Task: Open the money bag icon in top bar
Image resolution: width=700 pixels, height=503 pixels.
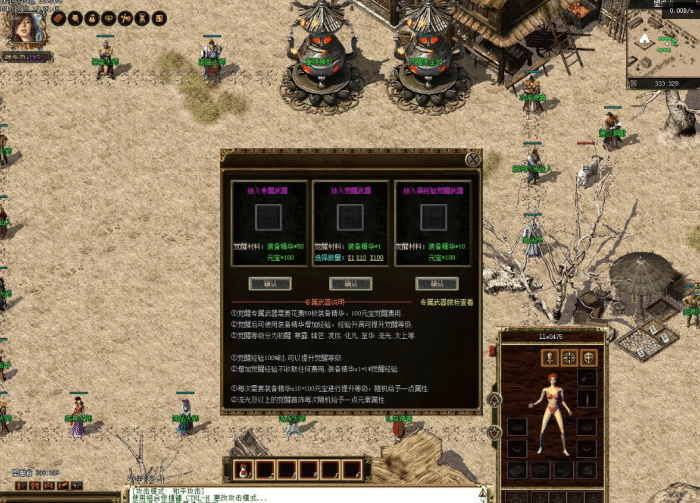Action: (91, 18)
